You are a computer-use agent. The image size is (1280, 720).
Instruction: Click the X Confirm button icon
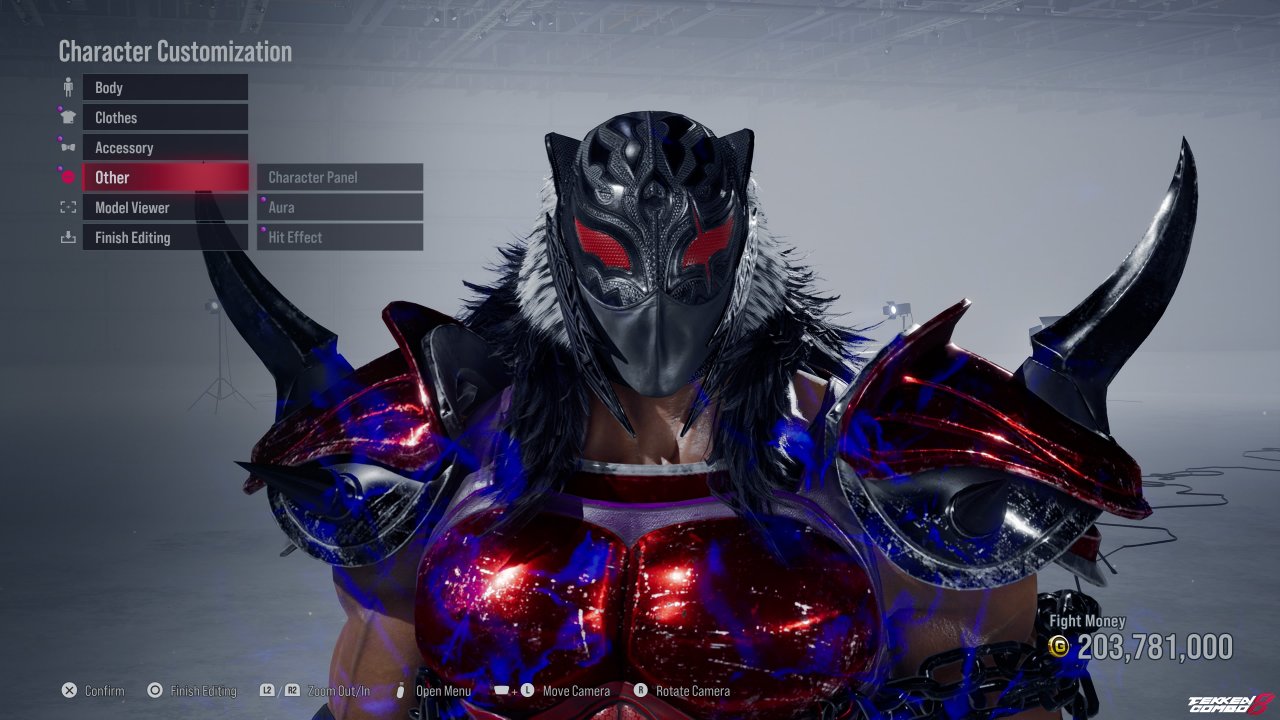click(x=68, y=690)
